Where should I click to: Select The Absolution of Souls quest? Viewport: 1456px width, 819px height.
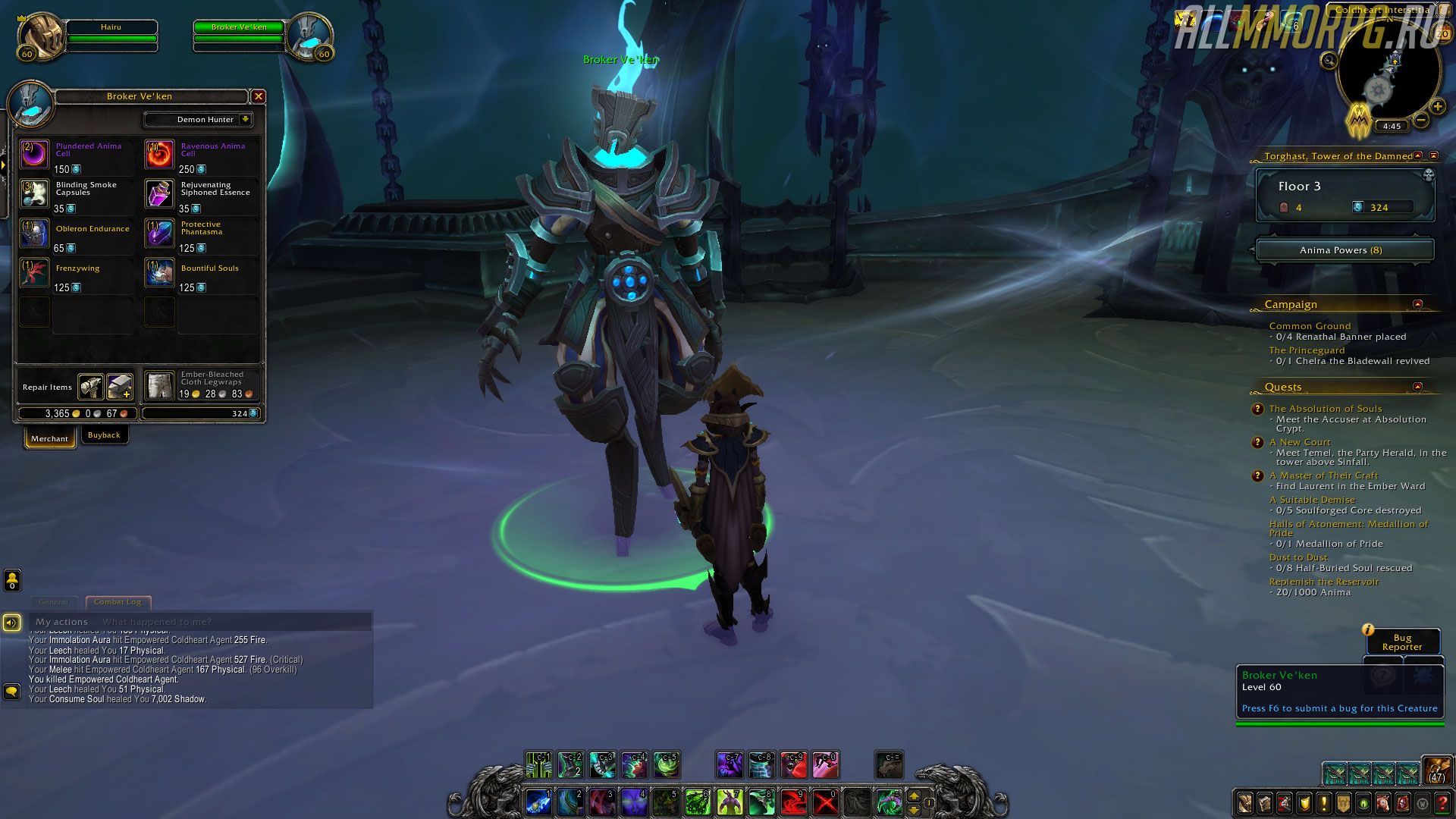[1326, 409]
